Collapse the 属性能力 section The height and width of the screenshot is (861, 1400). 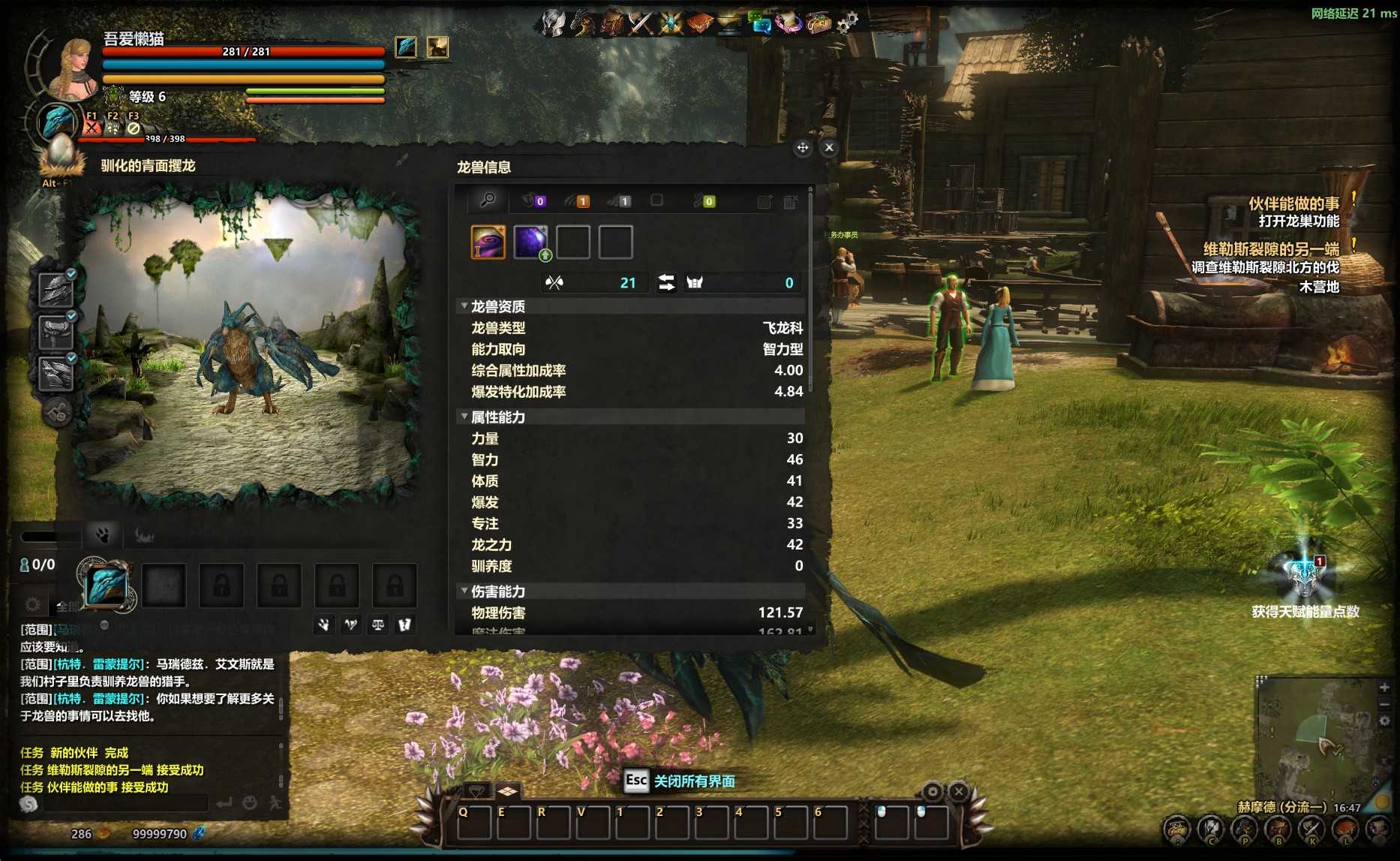[x=464, y=417]
